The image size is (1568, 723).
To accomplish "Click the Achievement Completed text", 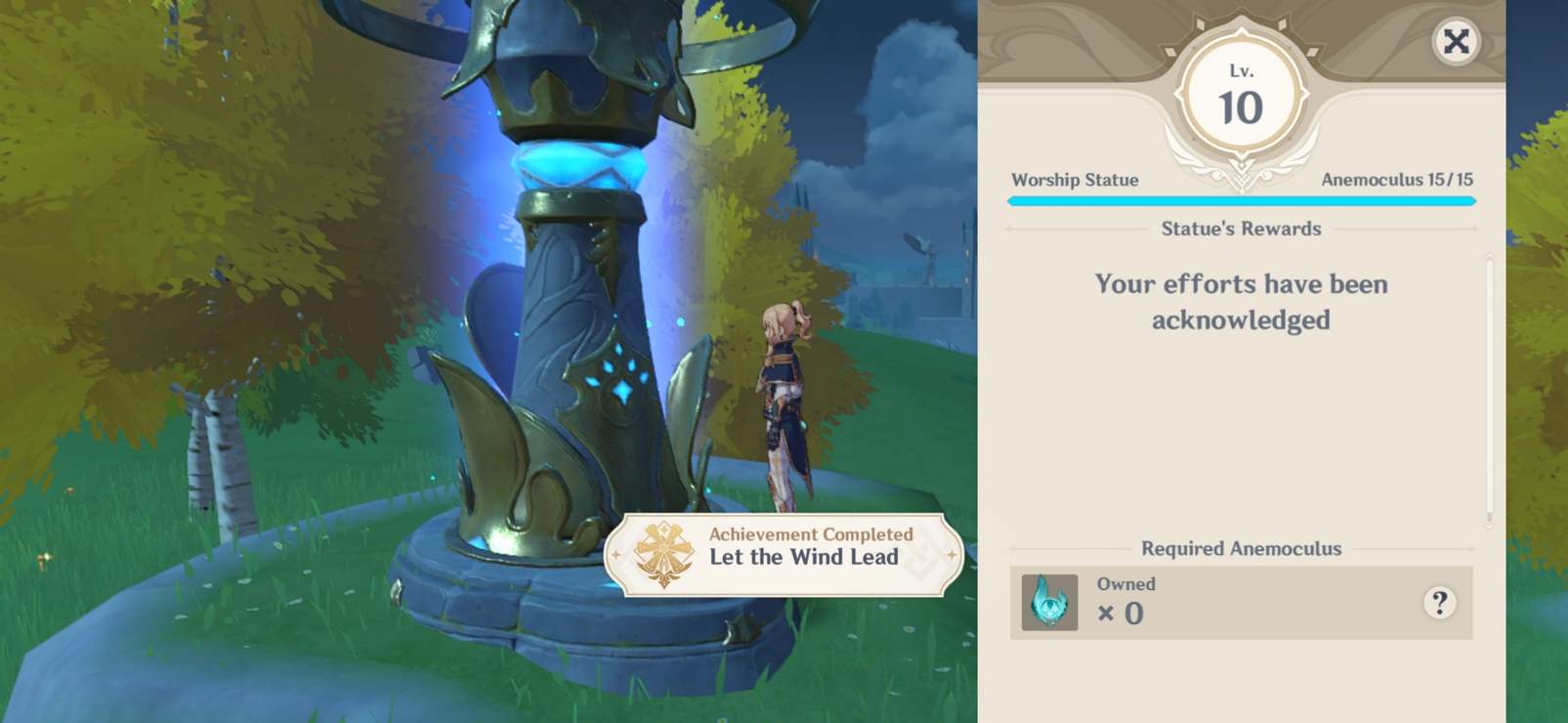I will coord(807,535).
